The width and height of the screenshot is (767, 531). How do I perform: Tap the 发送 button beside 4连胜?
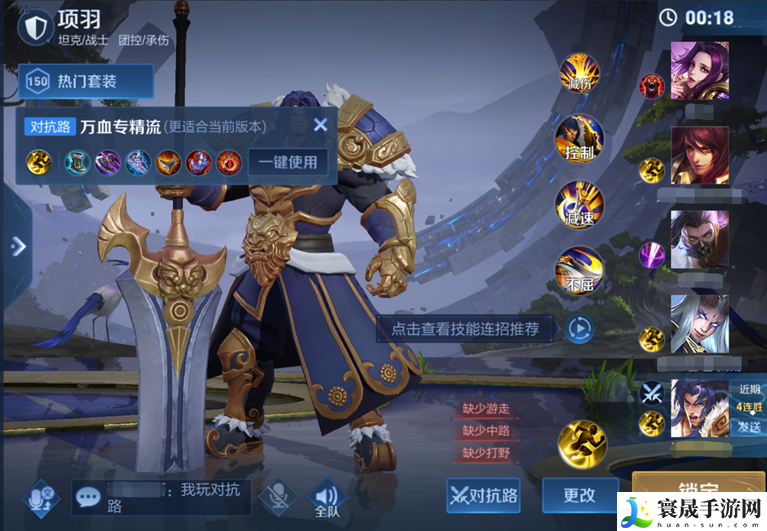[749, 427]
